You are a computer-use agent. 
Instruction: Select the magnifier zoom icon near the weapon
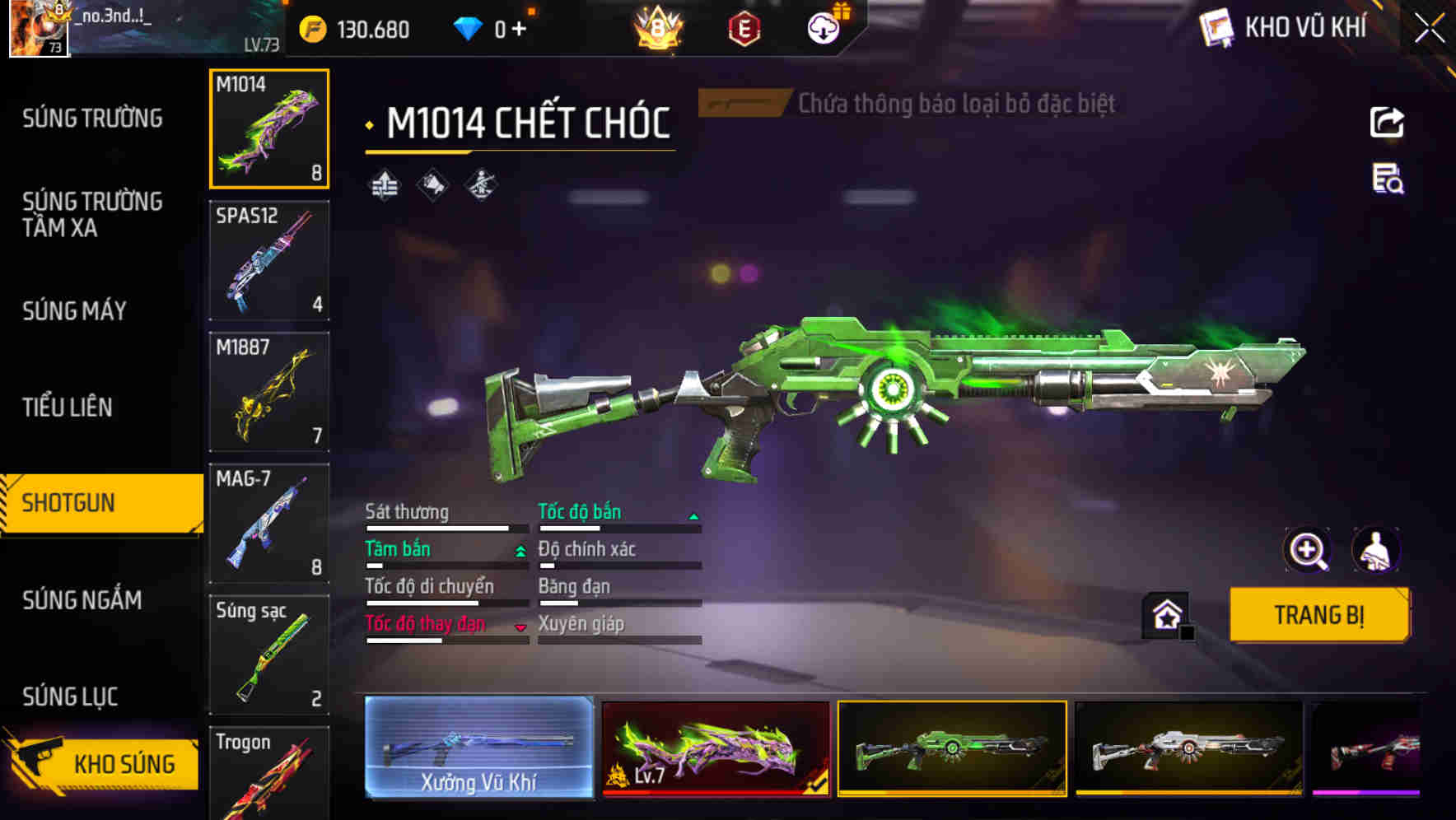(x=1308, y=550)
